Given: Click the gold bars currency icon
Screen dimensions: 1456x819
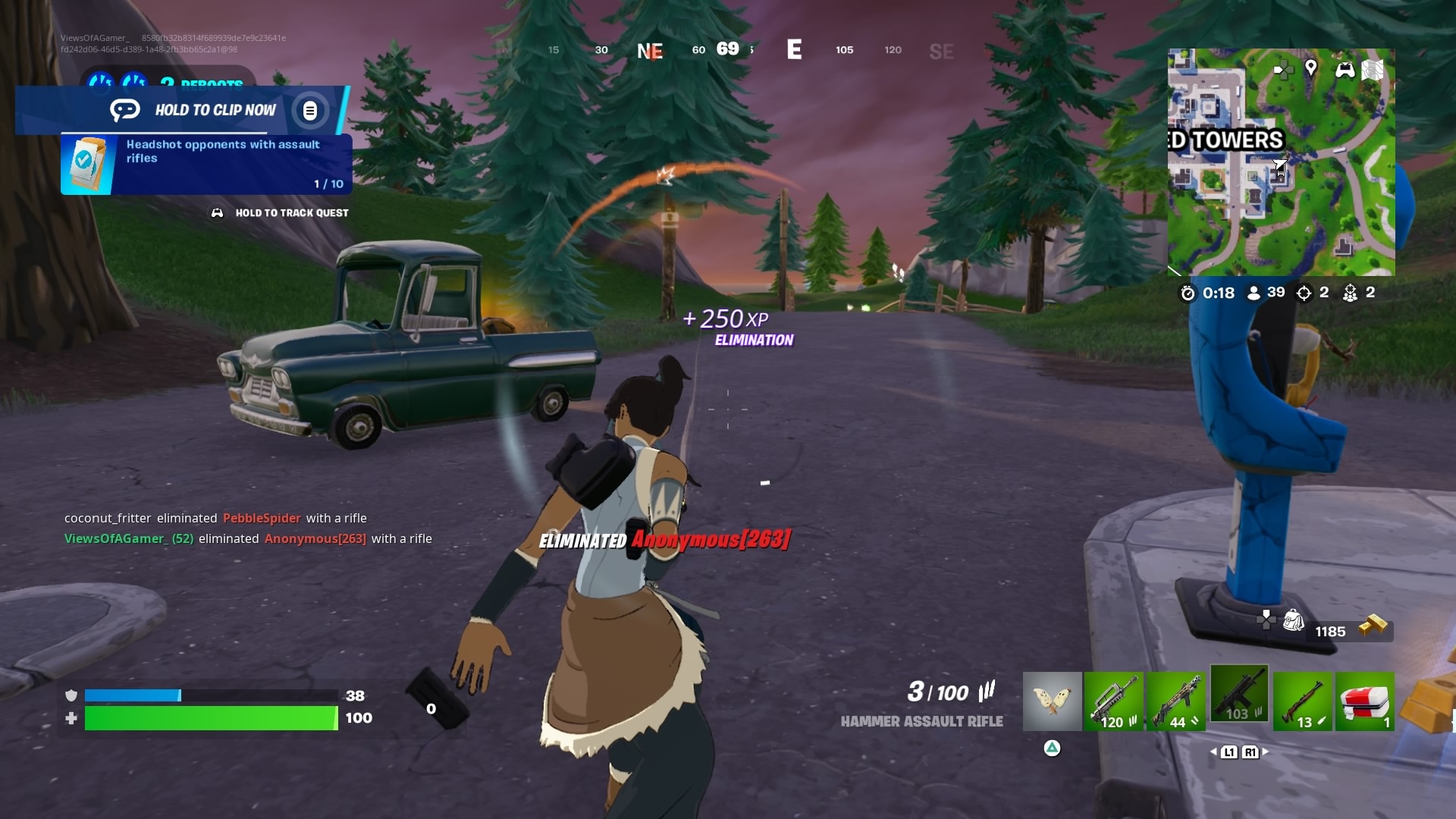Looking at the screenshot, I should tap(1373, 626).
